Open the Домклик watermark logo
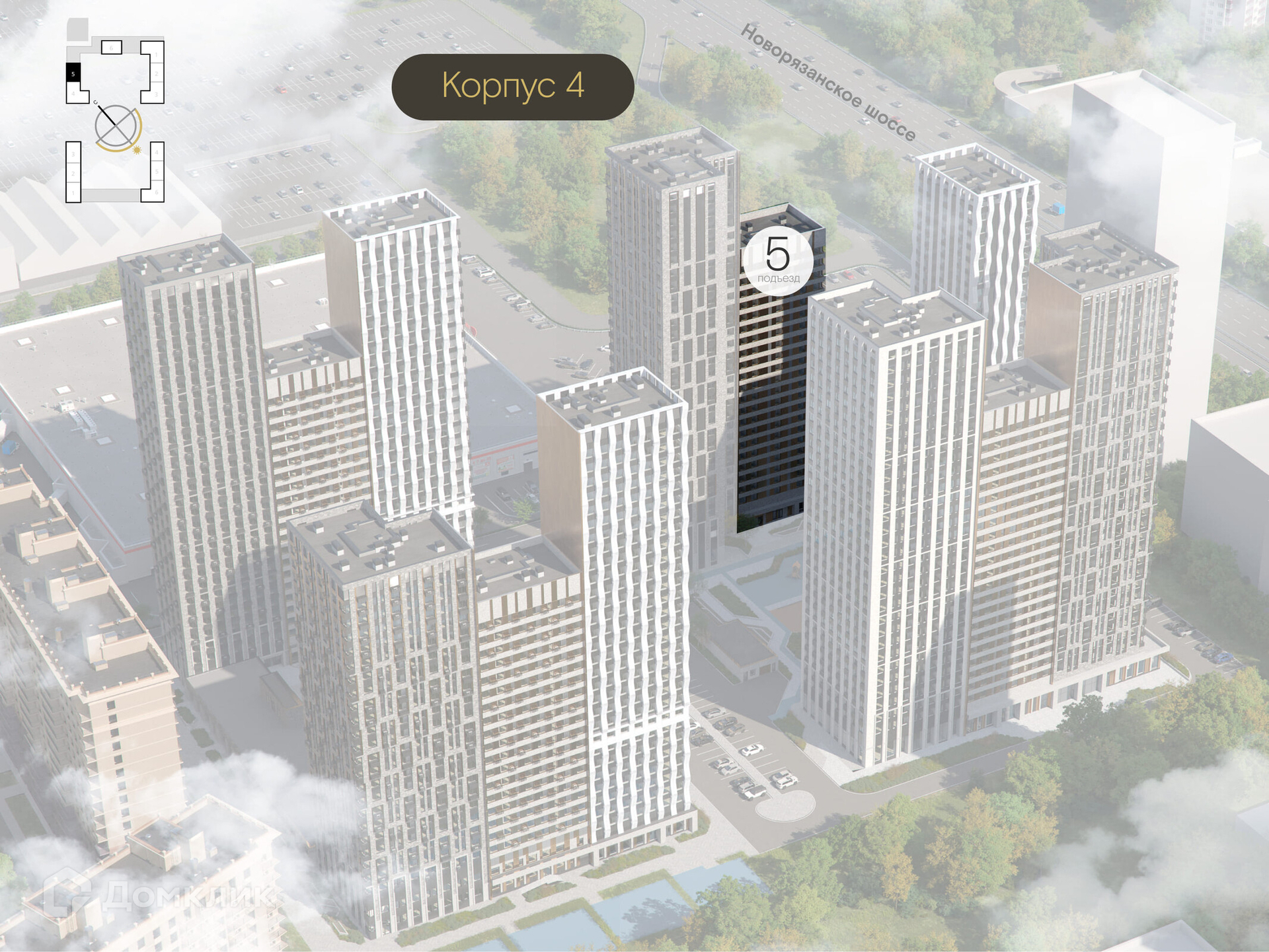This screenshot has width=1269, height=952. click(159, 896)
